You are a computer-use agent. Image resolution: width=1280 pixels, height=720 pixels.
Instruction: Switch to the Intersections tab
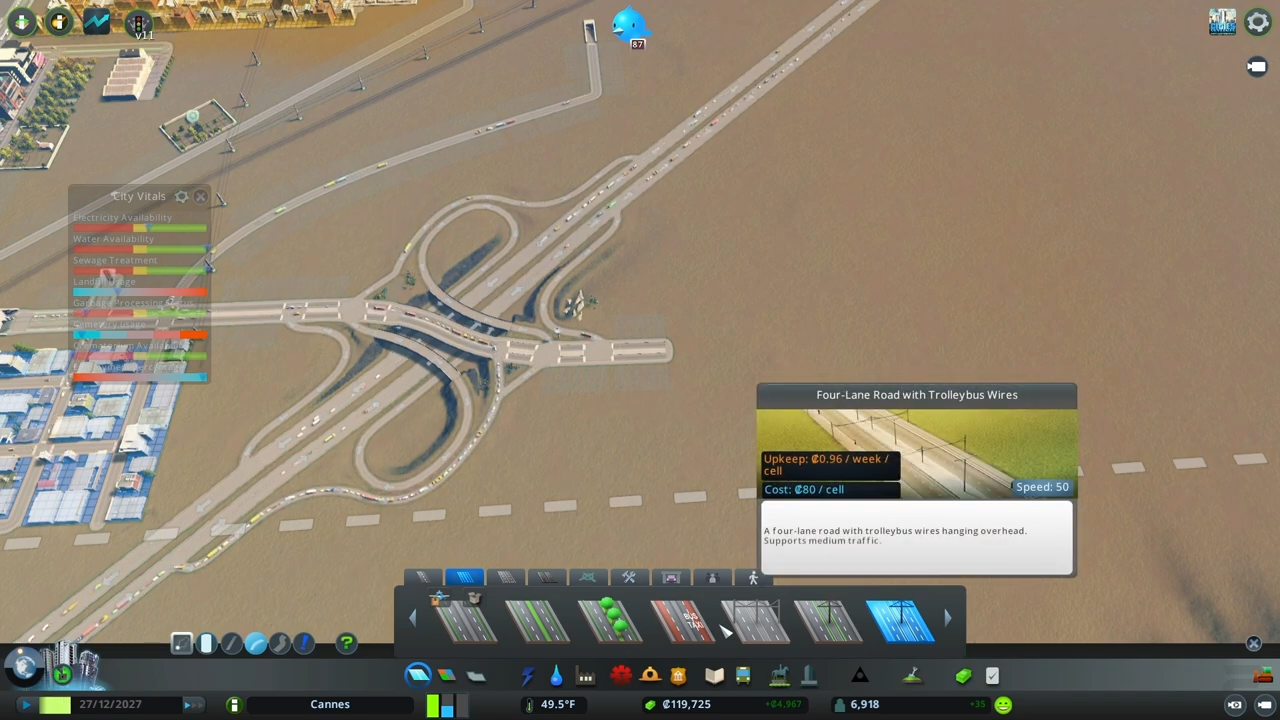(587, 578)
